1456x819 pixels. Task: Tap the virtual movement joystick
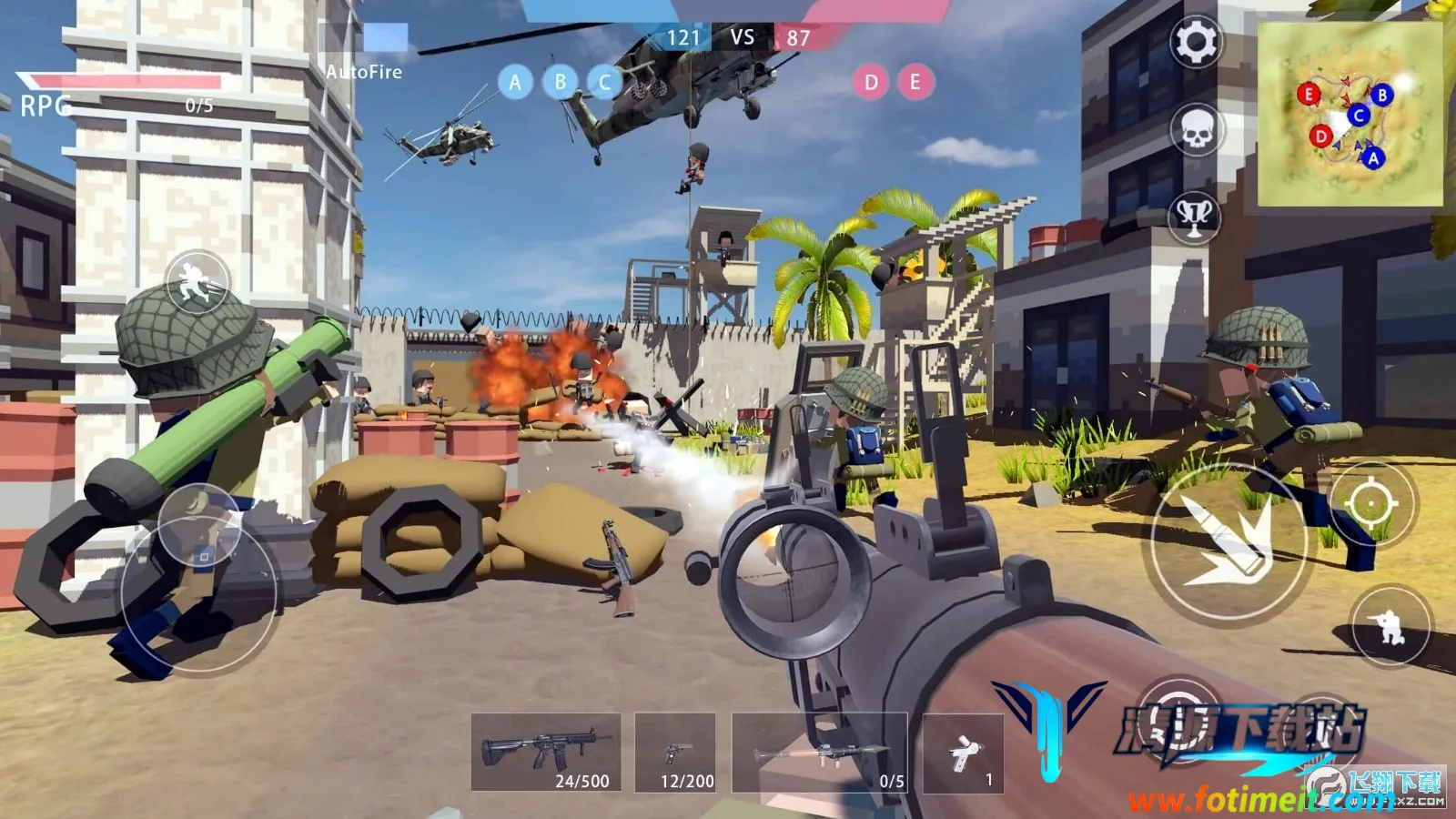click(199, 591)
